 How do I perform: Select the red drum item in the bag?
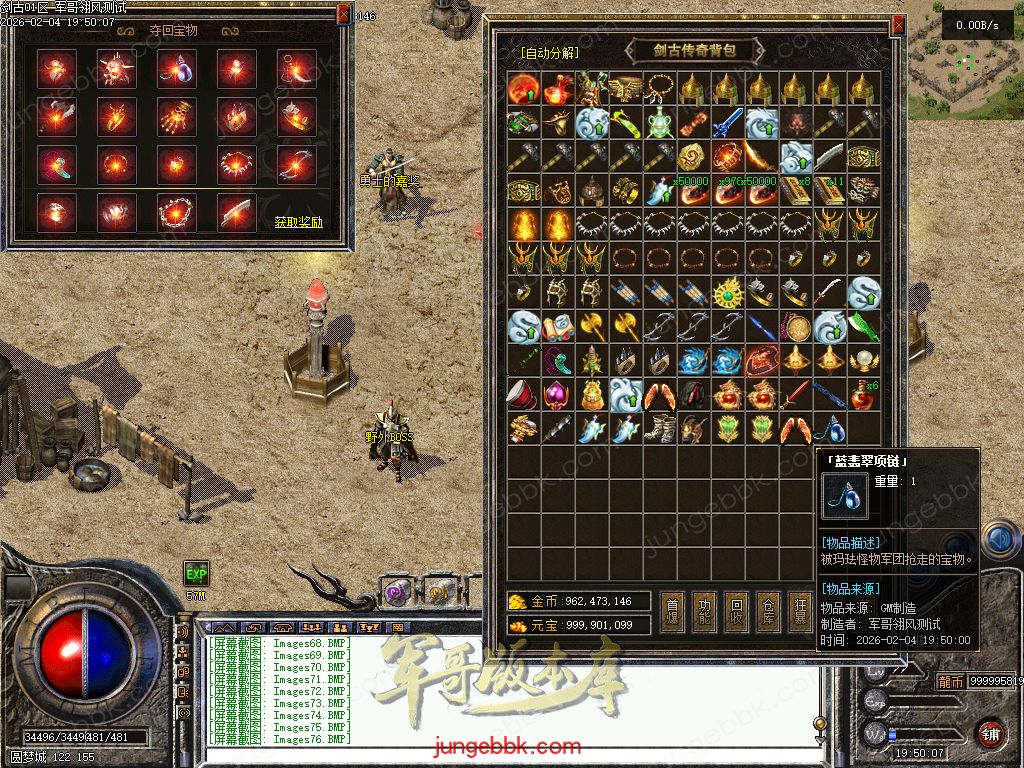(523, 395)
